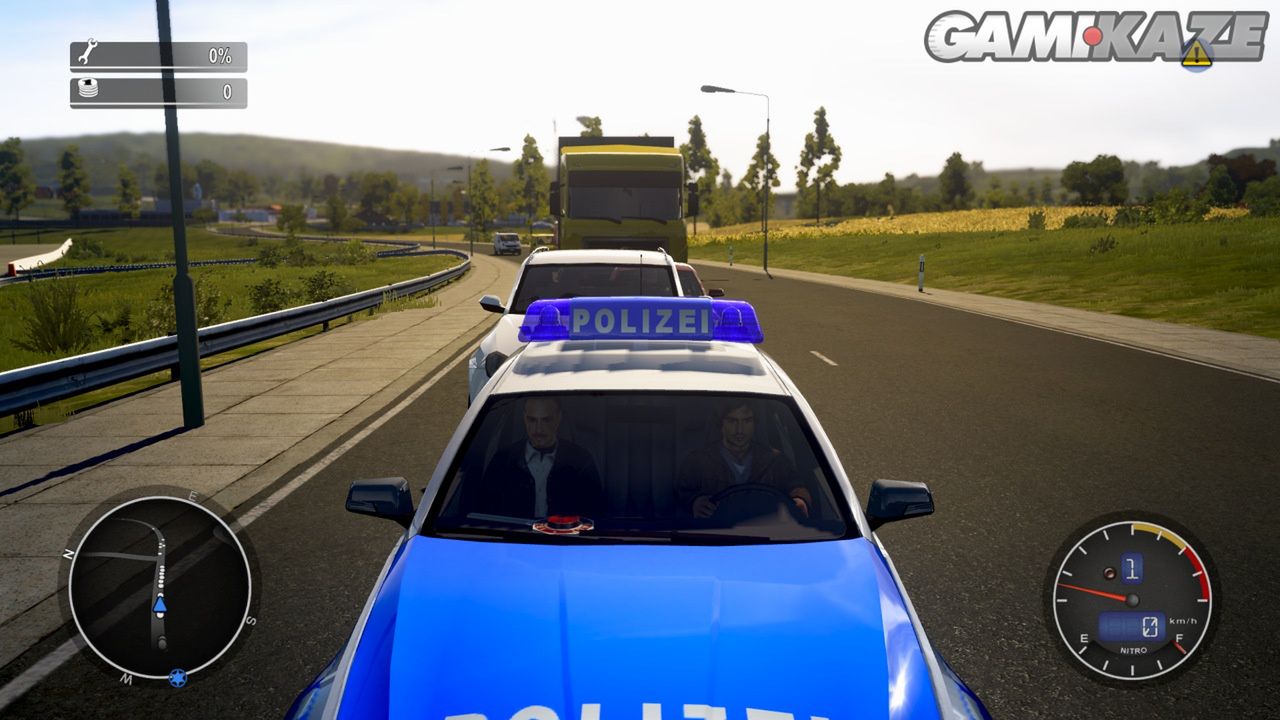
Task: Click the NITRO label on the gauge
Action: click(x=1132, y=650)
